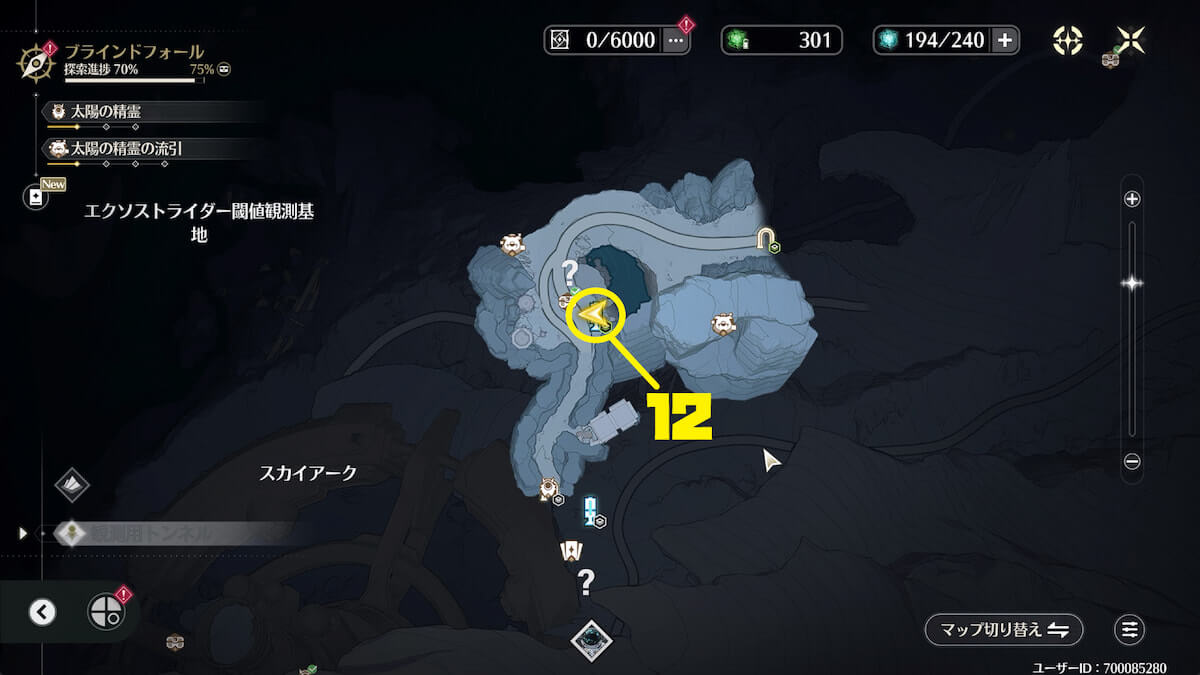Select the 太陽の精霊 quest tracker
Screen dimensions: 1200x675
click(150, 112)
